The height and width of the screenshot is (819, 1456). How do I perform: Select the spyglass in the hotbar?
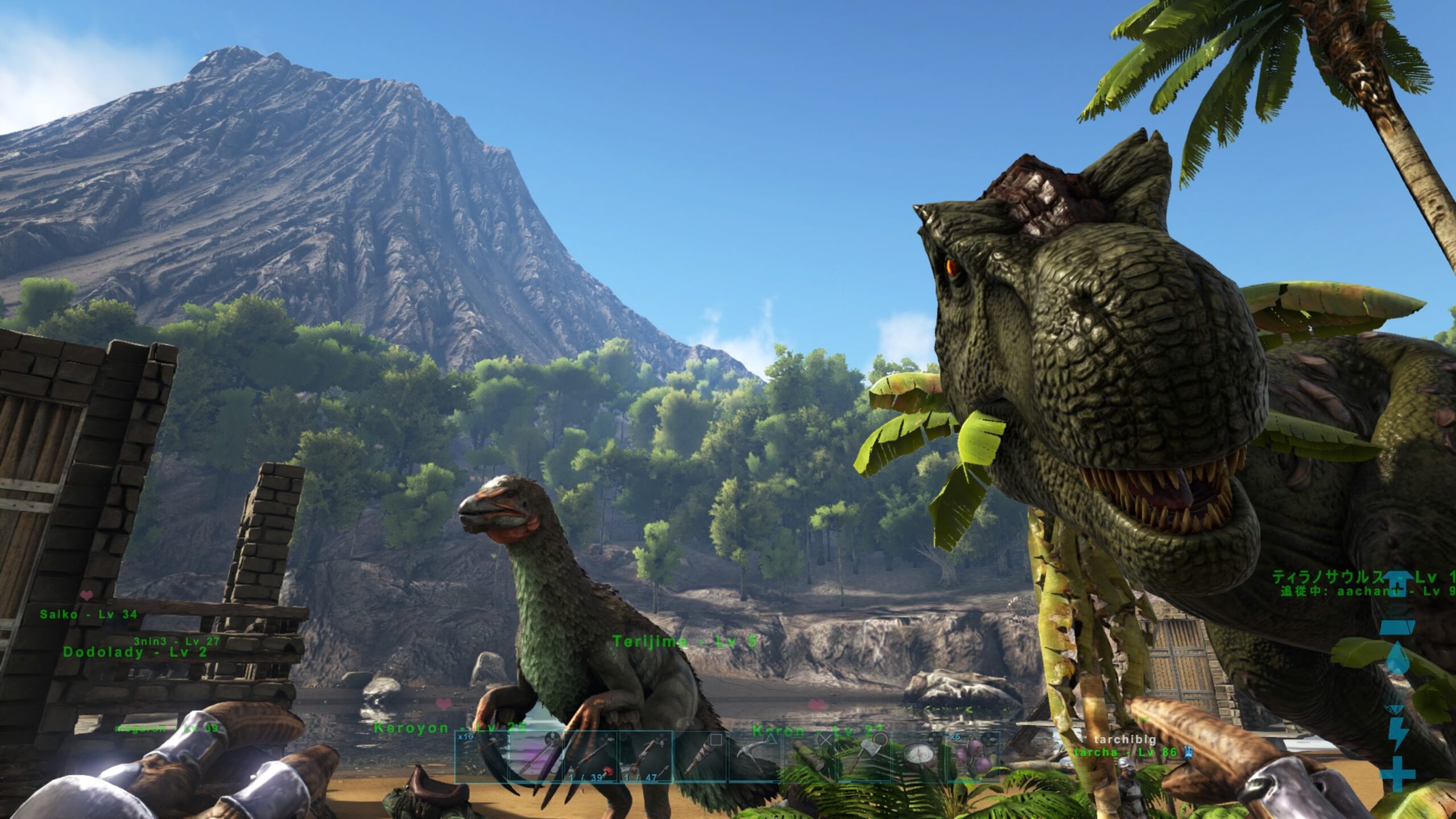809,758
